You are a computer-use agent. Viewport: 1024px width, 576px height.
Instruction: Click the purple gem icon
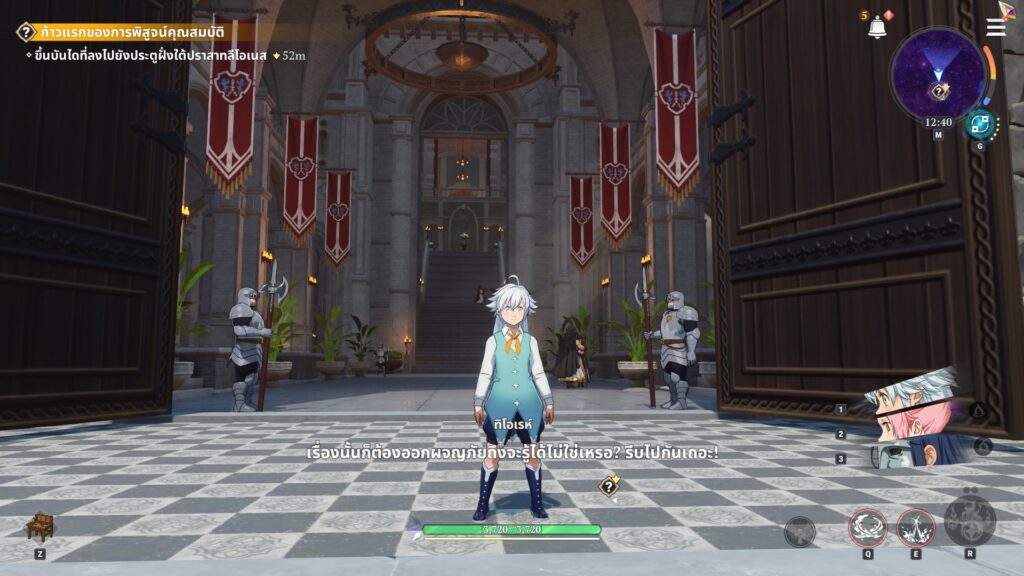click(x=1008, y=9)
